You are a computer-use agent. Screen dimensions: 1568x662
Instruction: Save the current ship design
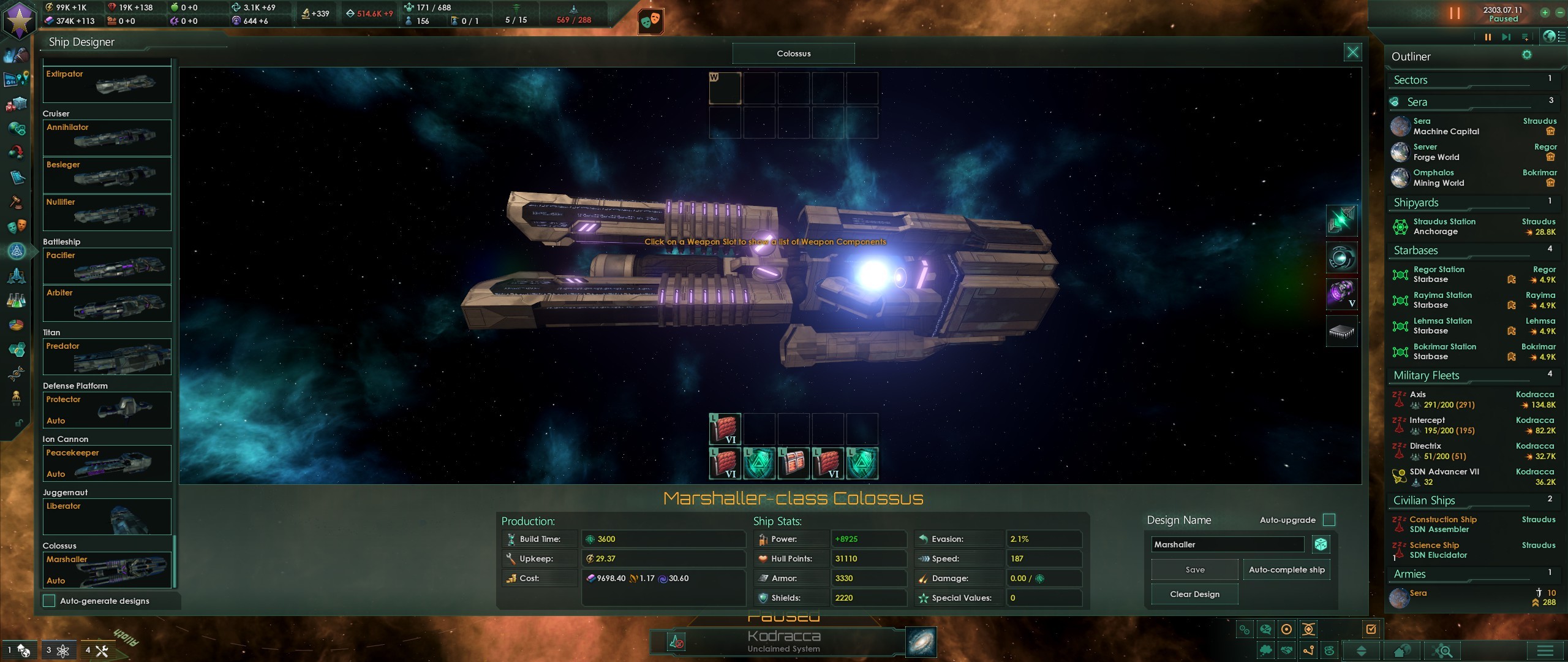[1194, 569]
